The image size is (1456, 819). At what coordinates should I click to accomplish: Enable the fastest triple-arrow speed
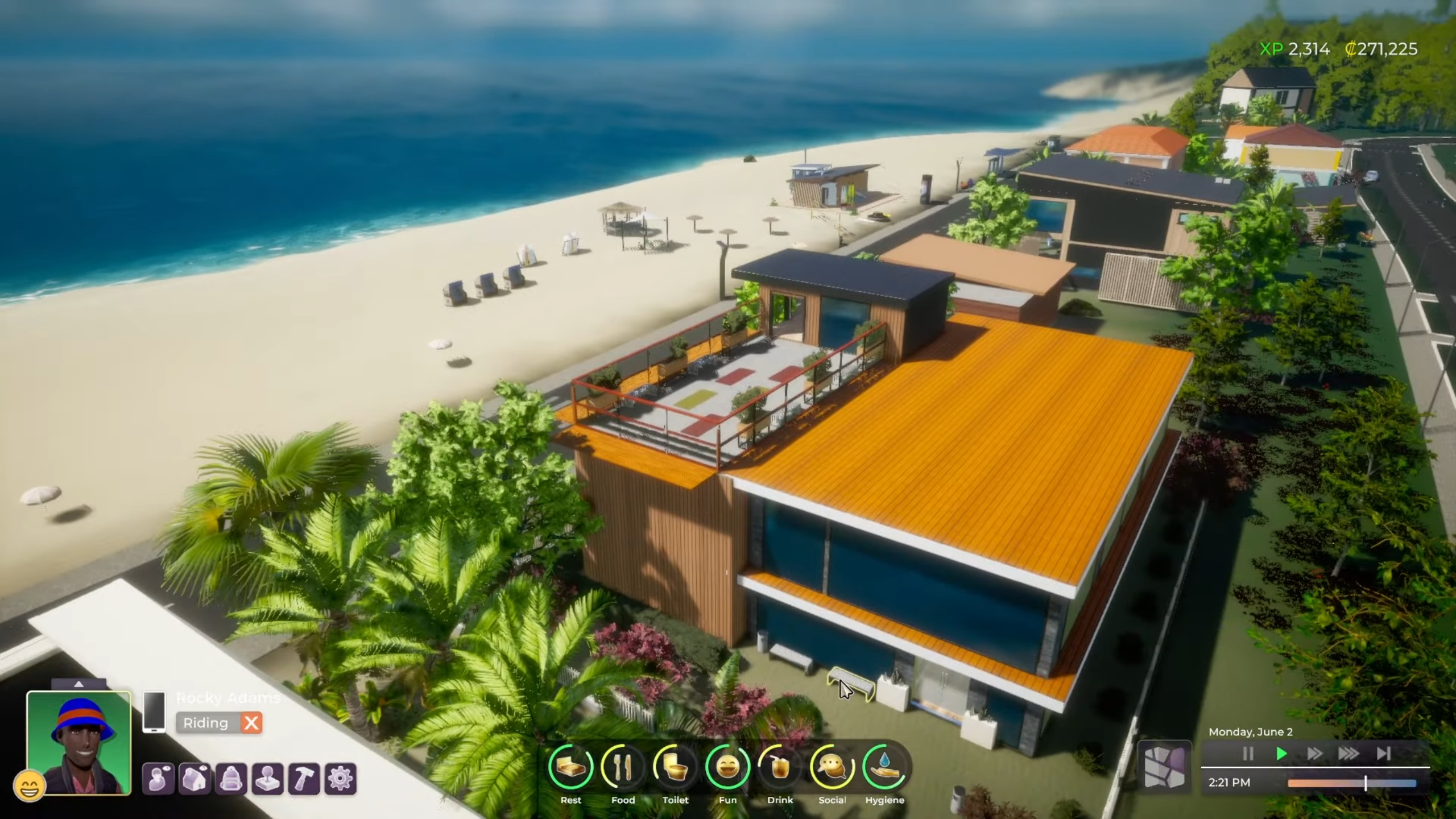(x=1349, y=754)
